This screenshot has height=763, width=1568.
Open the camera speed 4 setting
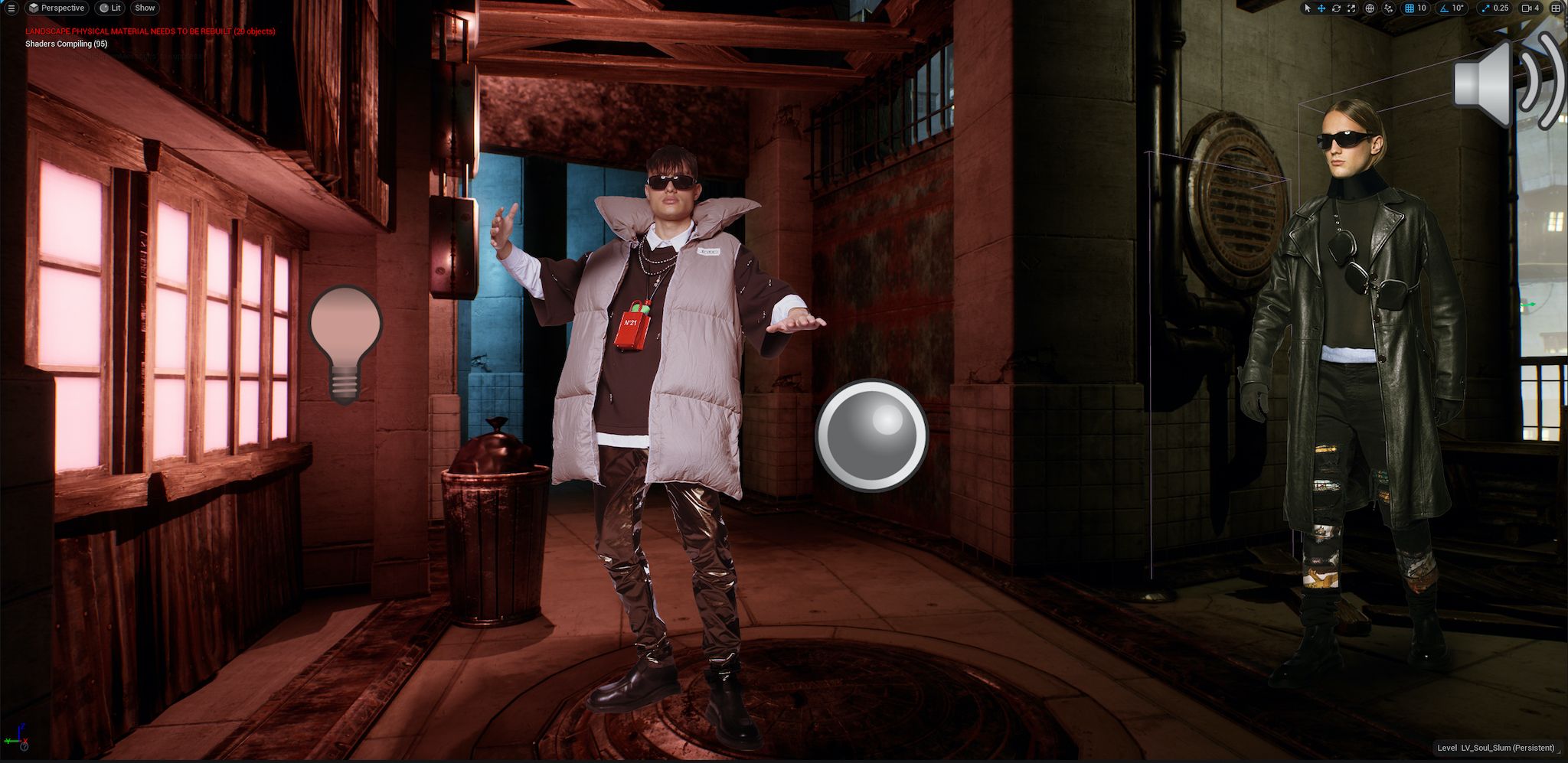1531,8
